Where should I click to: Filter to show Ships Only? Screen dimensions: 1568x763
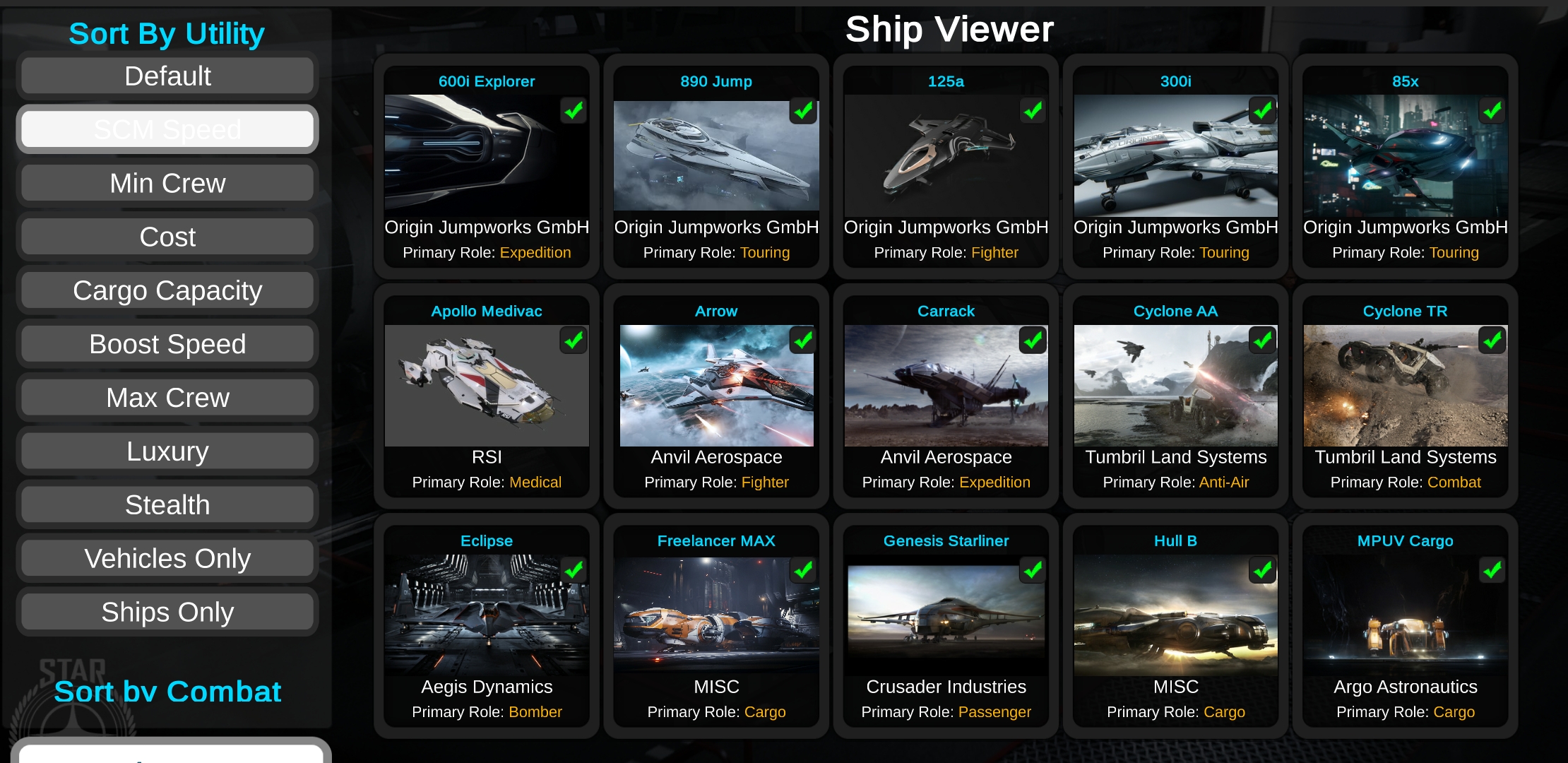167,612
